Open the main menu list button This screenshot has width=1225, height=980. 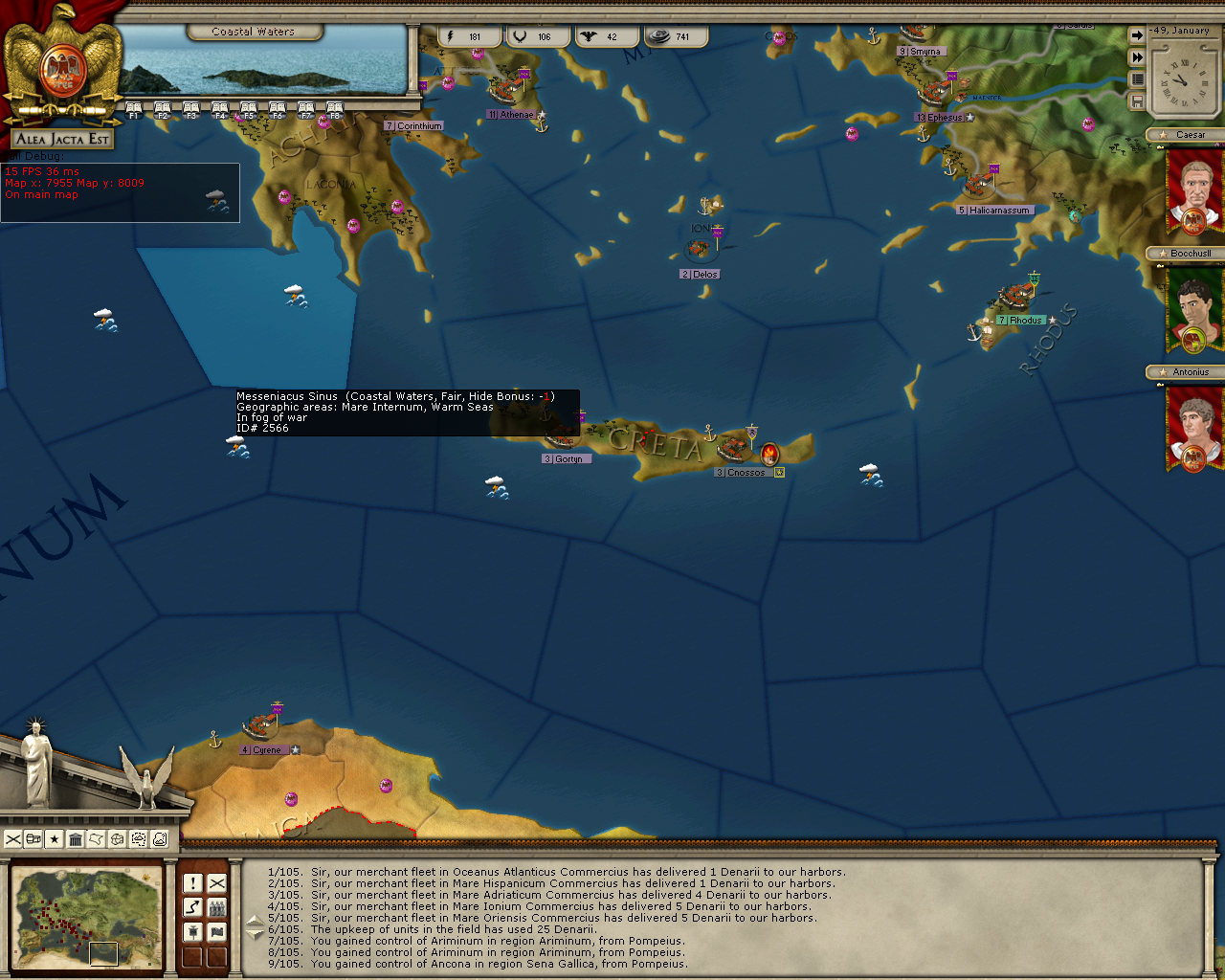1137,79
